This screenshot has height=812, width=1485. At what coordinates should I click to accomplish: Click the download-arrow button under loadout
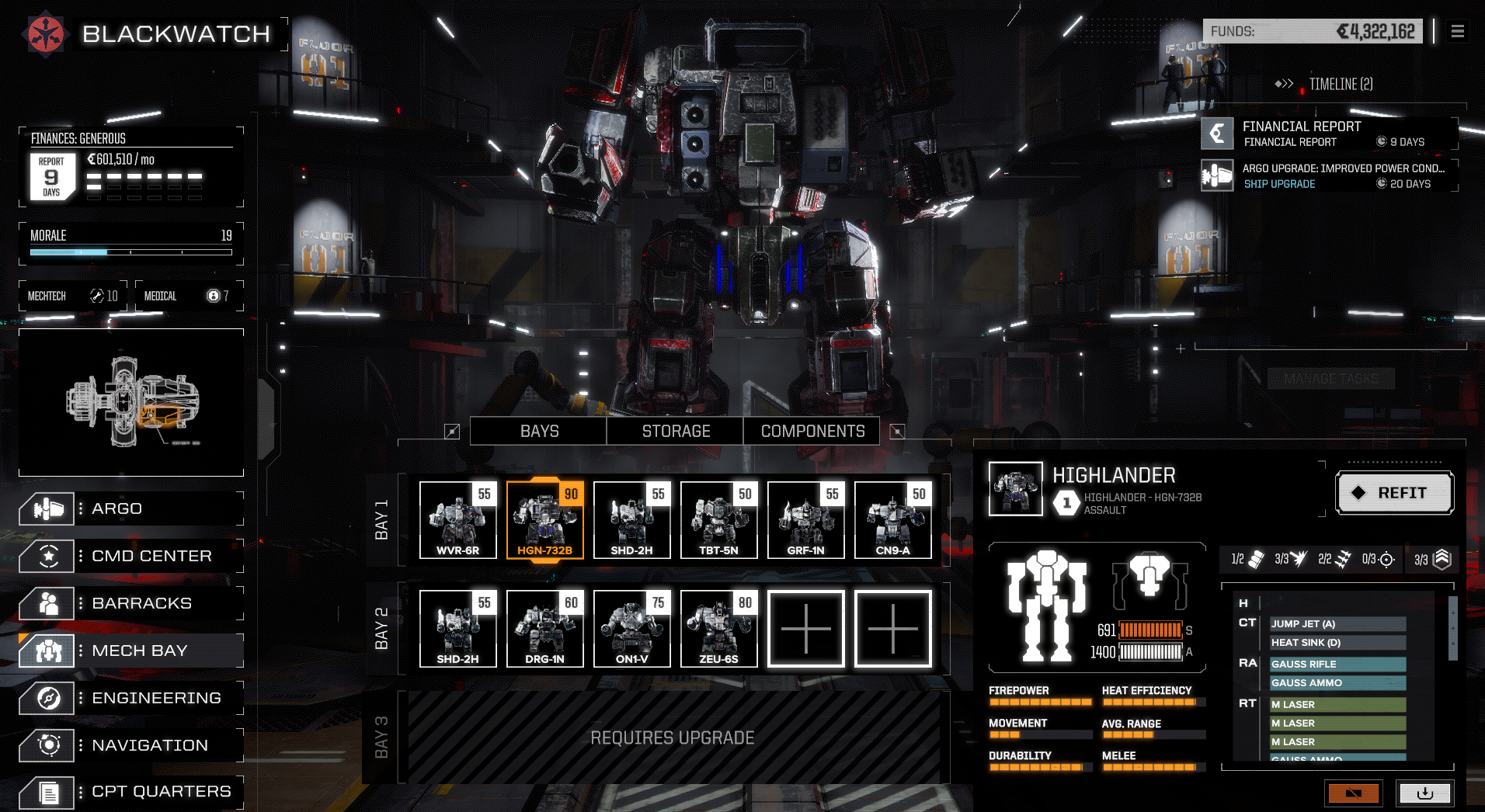[1425, 793]
